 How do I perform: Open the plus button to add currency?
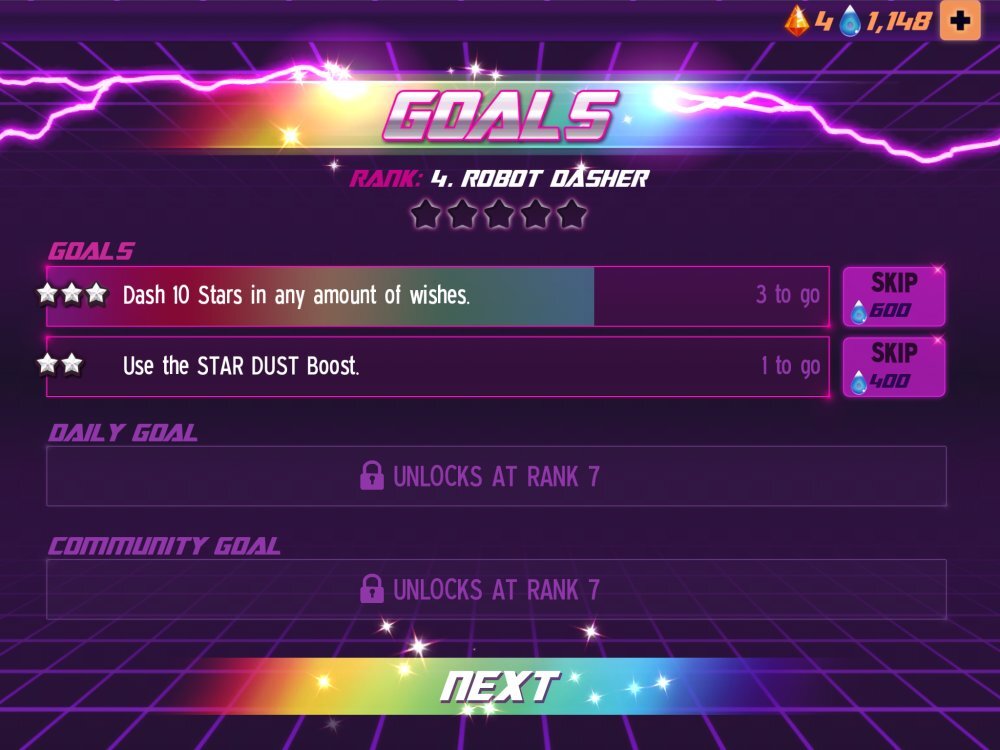pos(960,21)
